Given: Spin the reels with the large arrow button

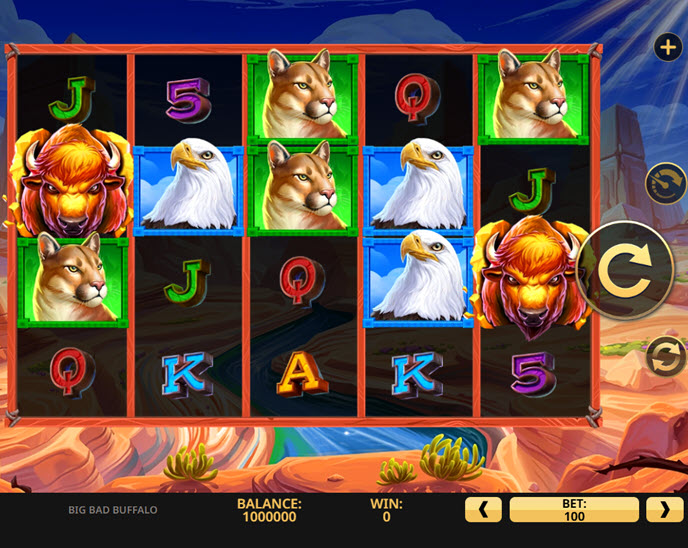Looking at the screenshot, I should click(625, 270).
